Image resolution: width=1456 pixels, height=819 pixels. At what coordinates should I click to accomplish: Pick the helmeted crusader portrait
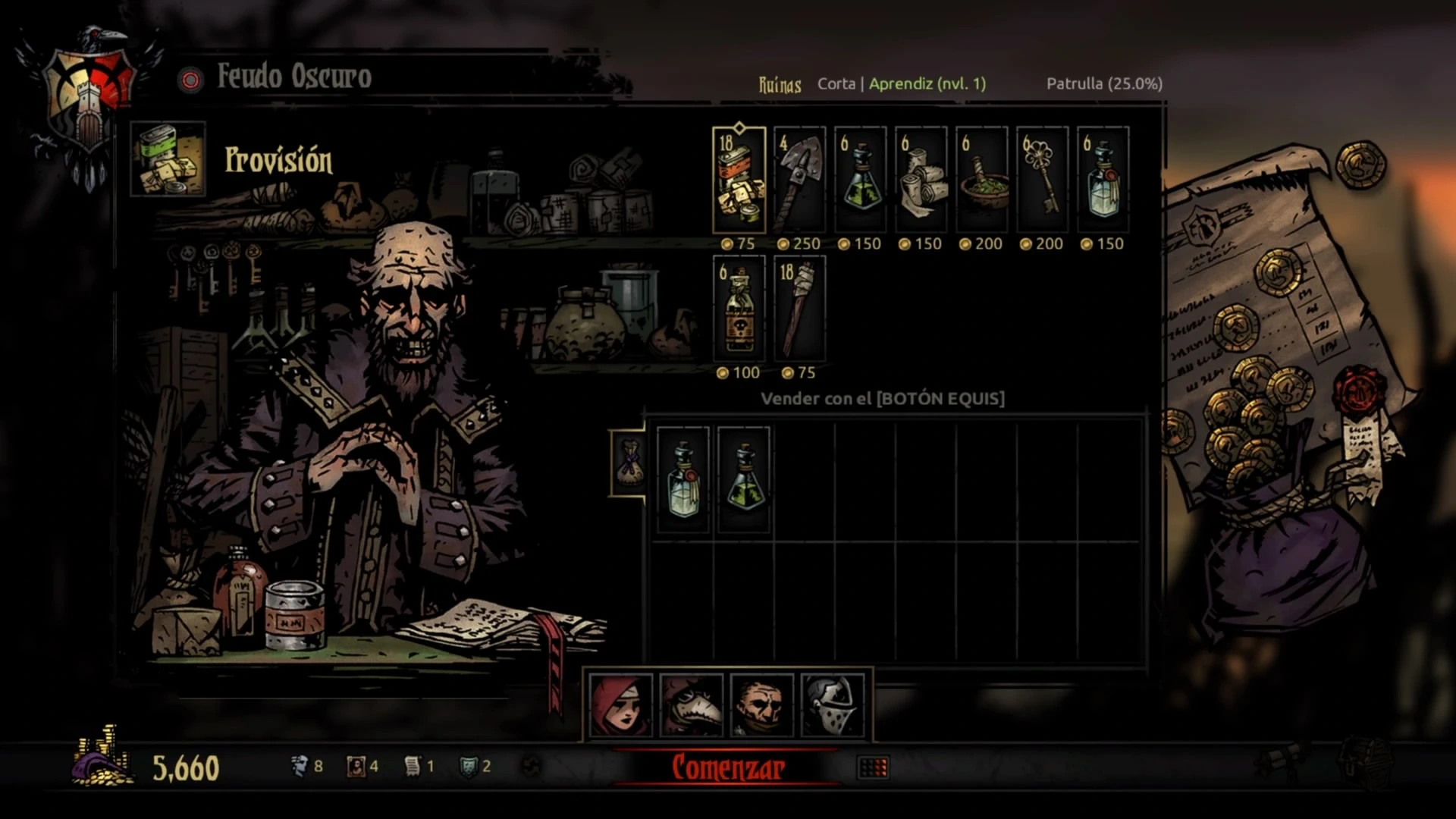832,706
